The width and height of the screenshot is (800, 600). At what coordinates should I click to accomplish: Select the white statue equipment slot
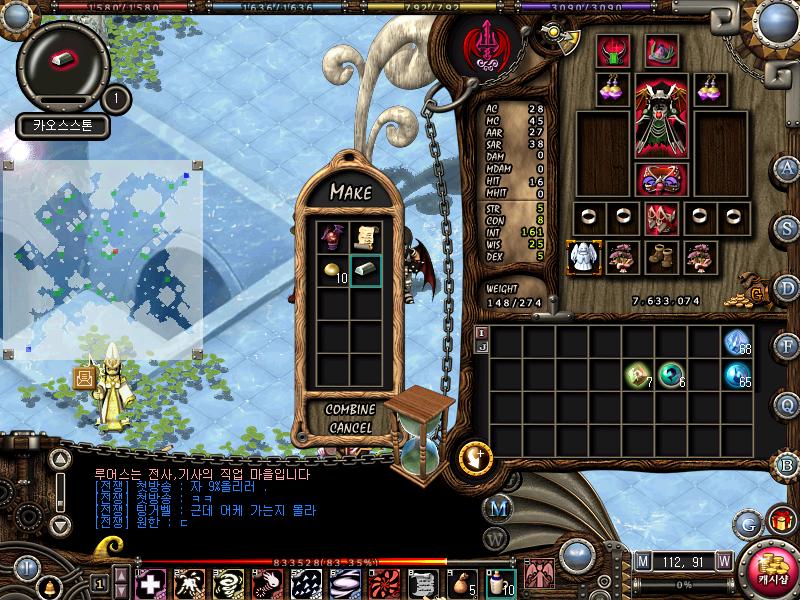(x=582, y=257)
